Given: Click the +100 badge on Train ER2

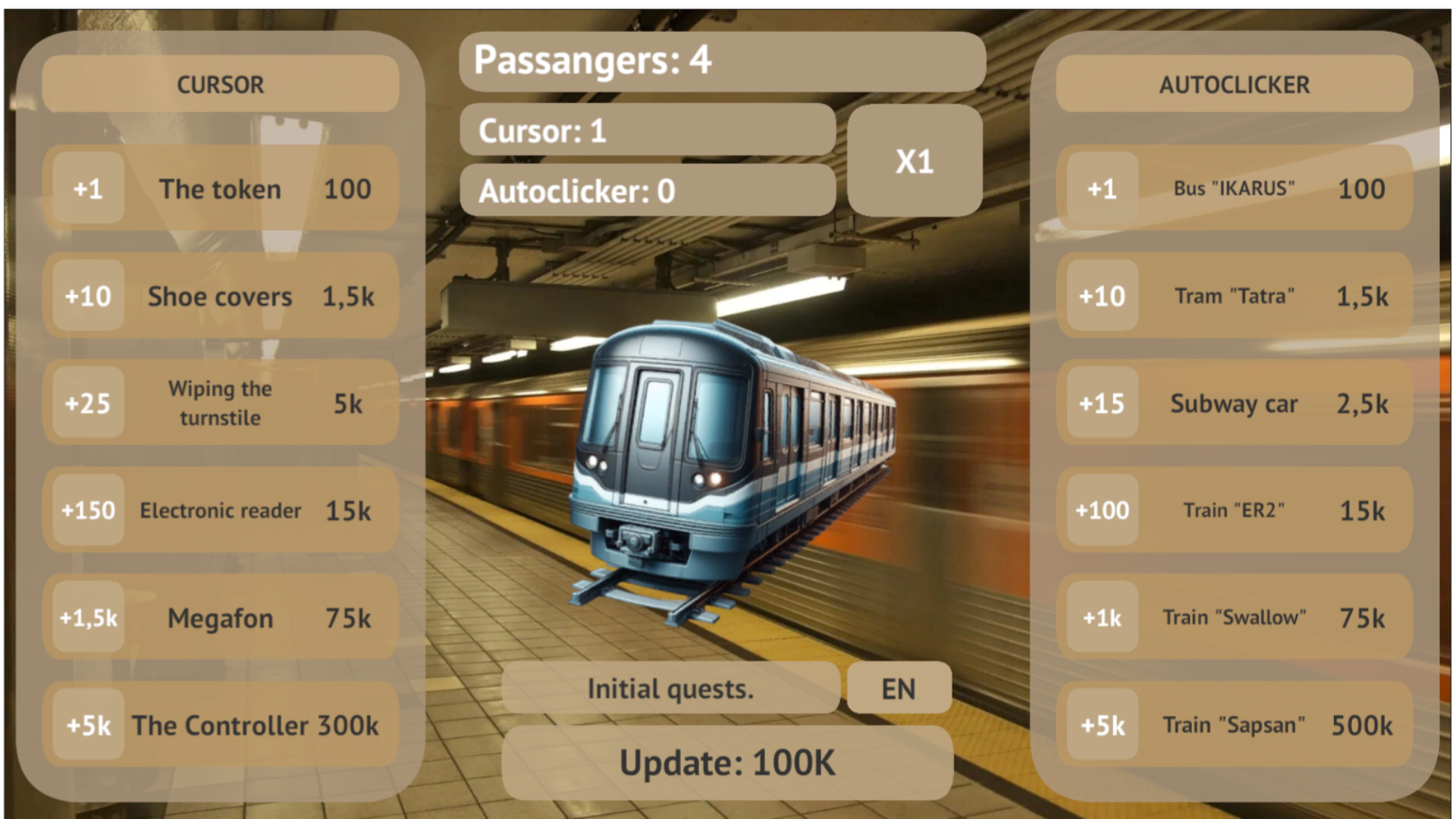Looking at the screenshot, I should click(1100, 510).
